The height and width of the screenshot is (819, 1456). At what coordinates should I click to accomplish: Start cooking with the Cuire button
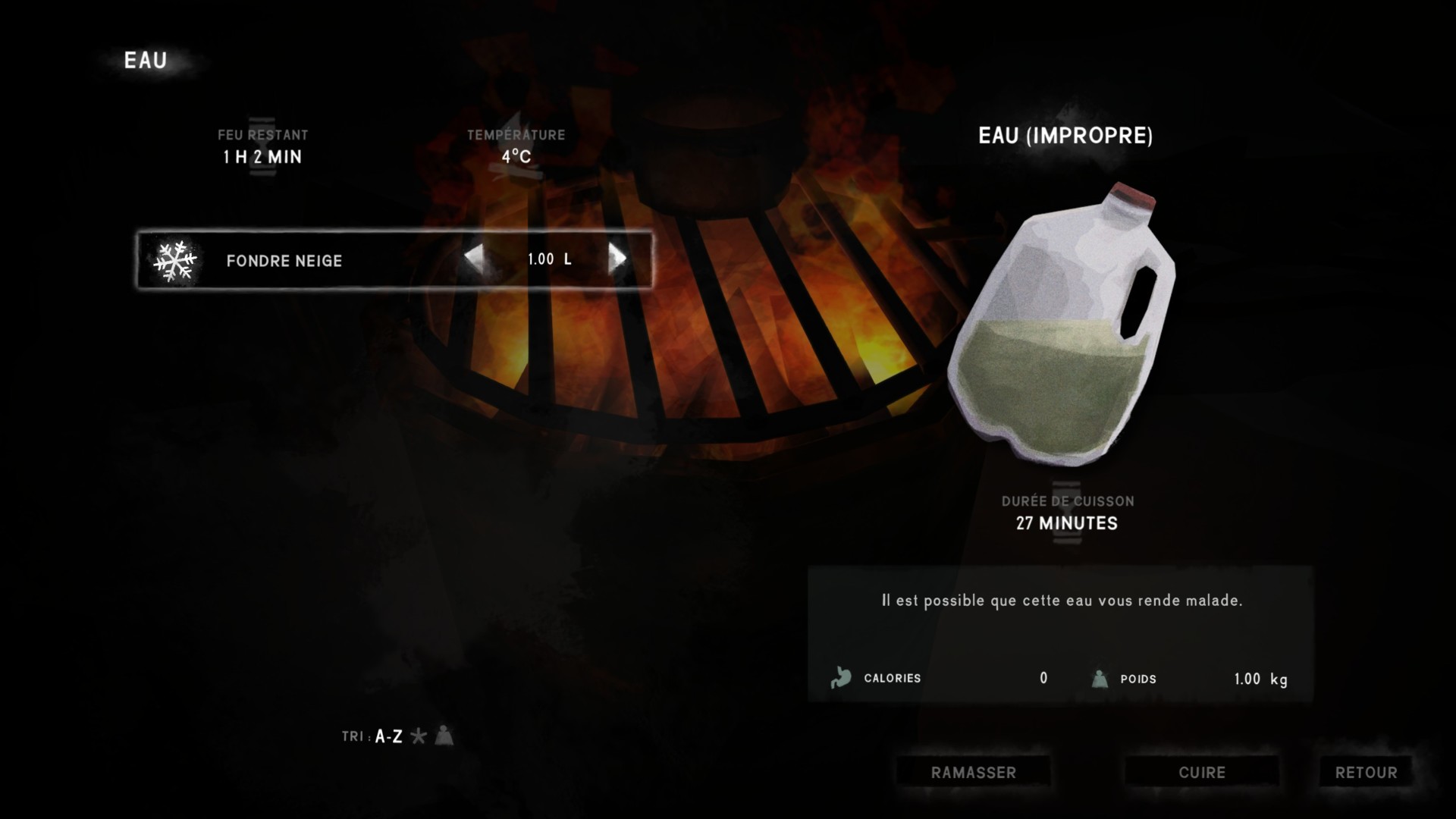pyautogui.click(x=1201, y=773)
